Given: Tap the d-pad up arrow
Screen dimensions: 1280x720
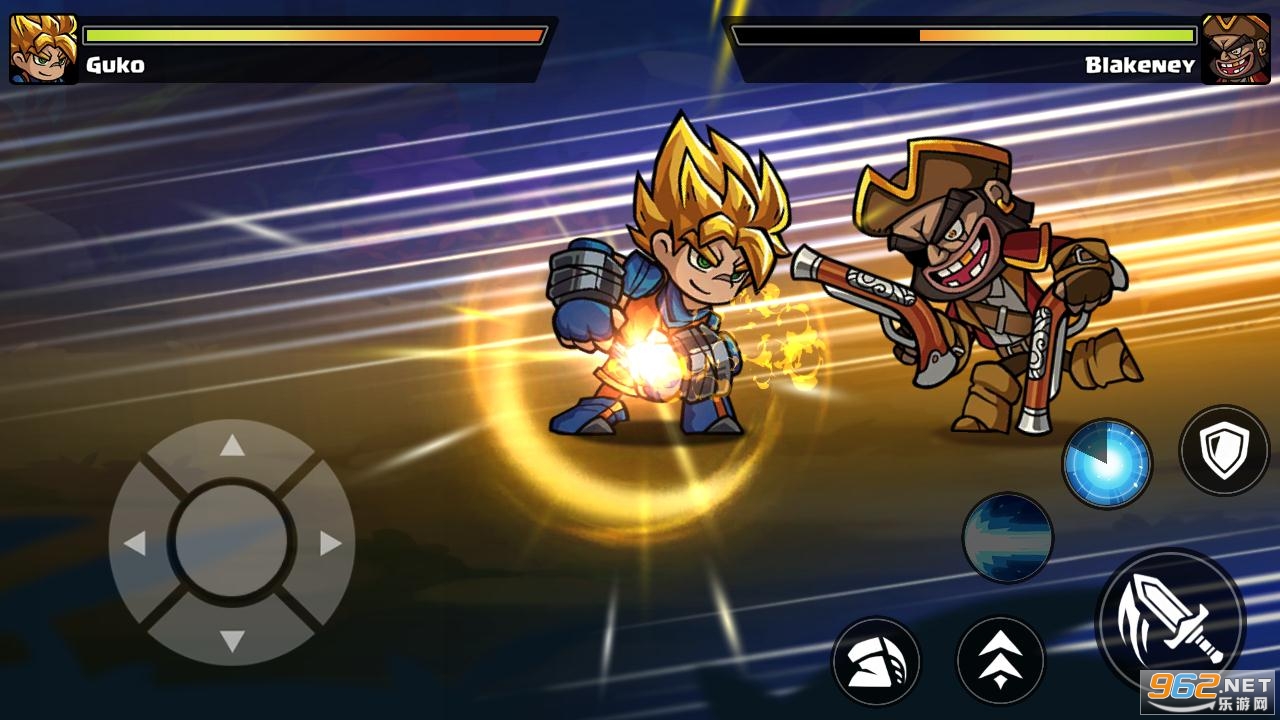Looking at the screenshot, I should pos(232,446).
